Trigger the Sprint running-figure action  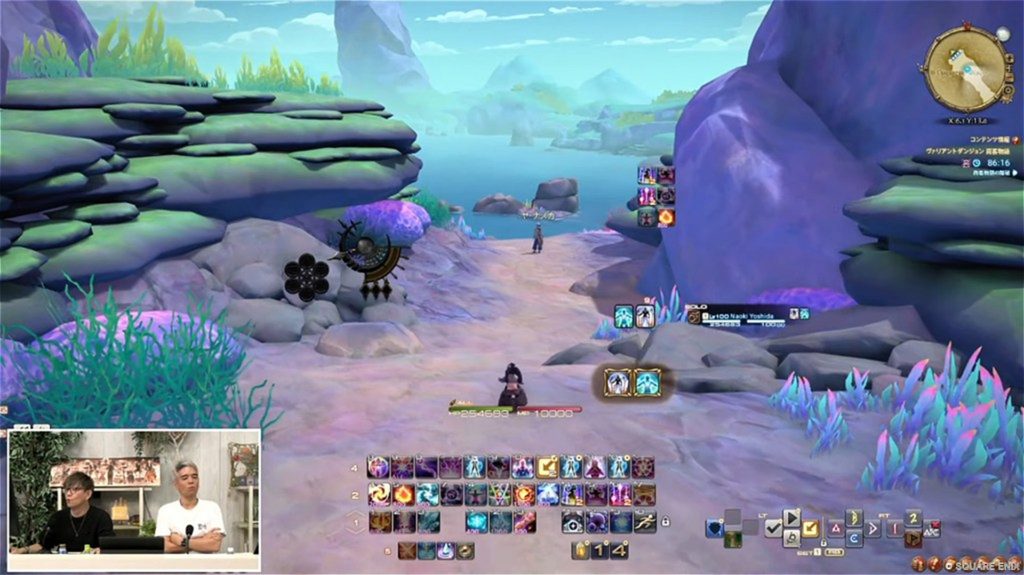tap(645, 521)
